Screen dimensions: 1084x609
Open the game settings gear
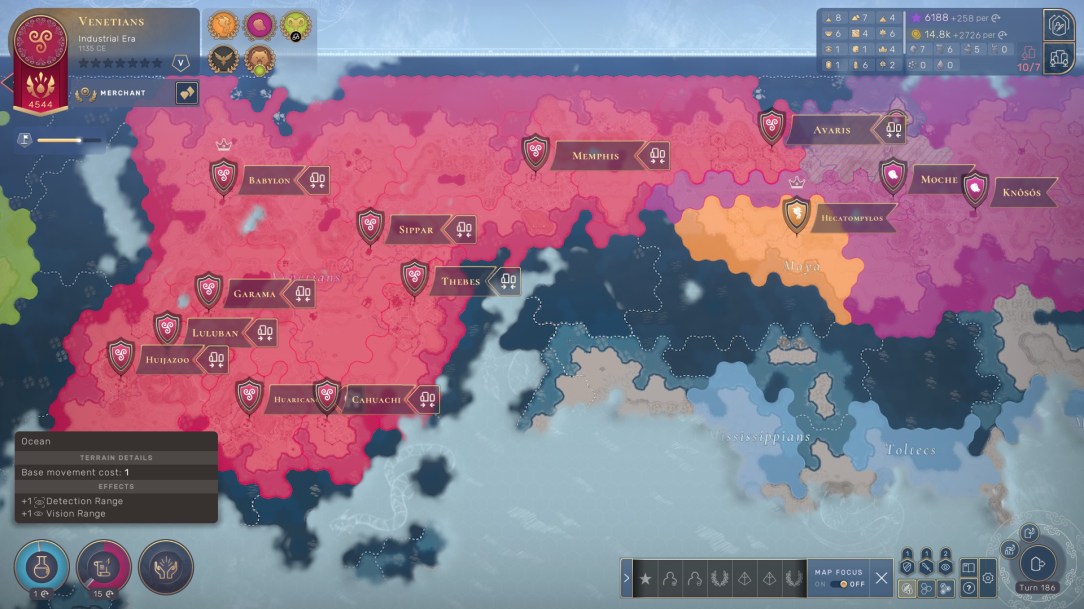coord(988,577)
